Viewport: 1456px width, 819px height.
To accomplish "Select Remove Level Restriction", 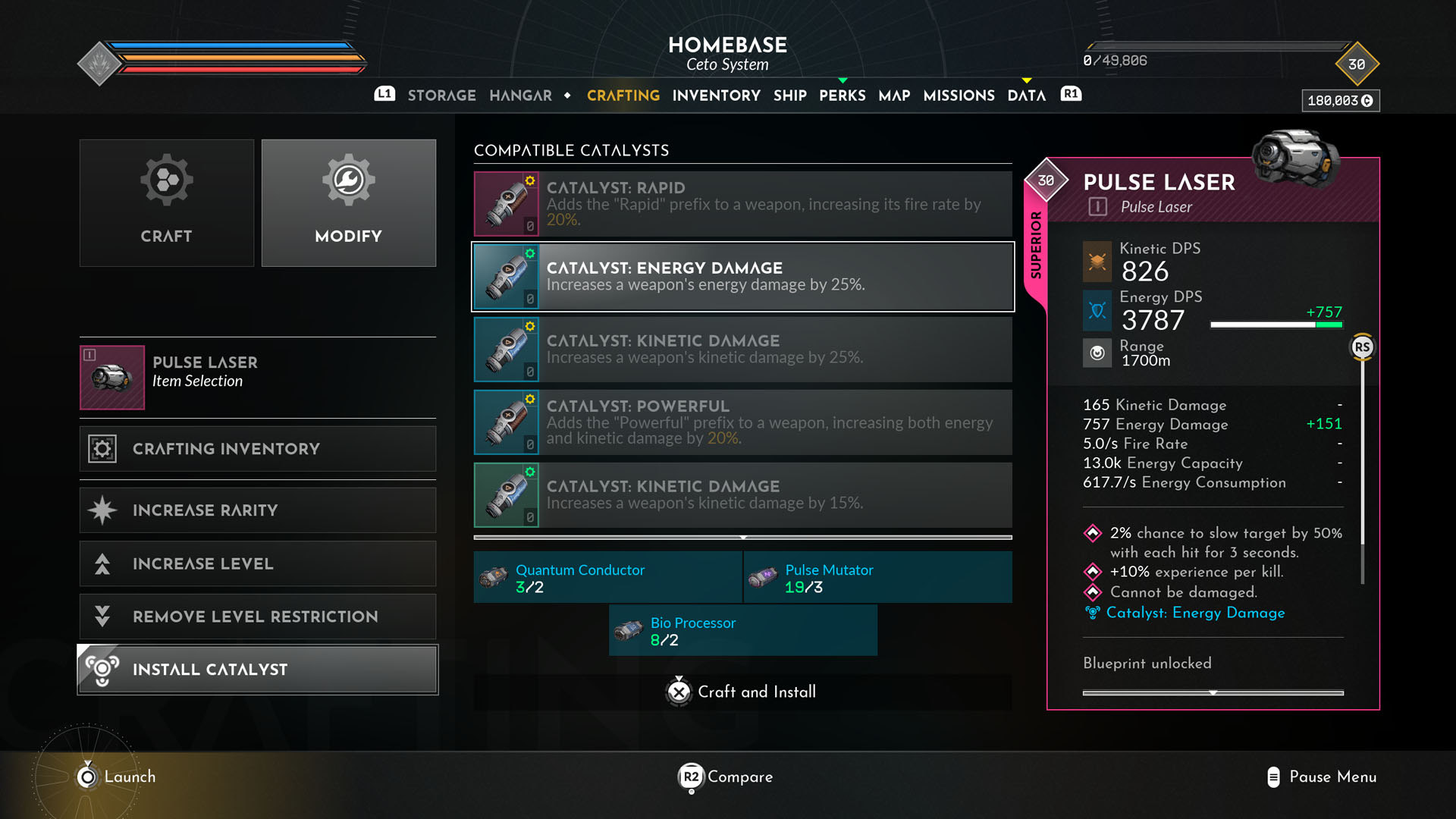I will click(258, 617).
